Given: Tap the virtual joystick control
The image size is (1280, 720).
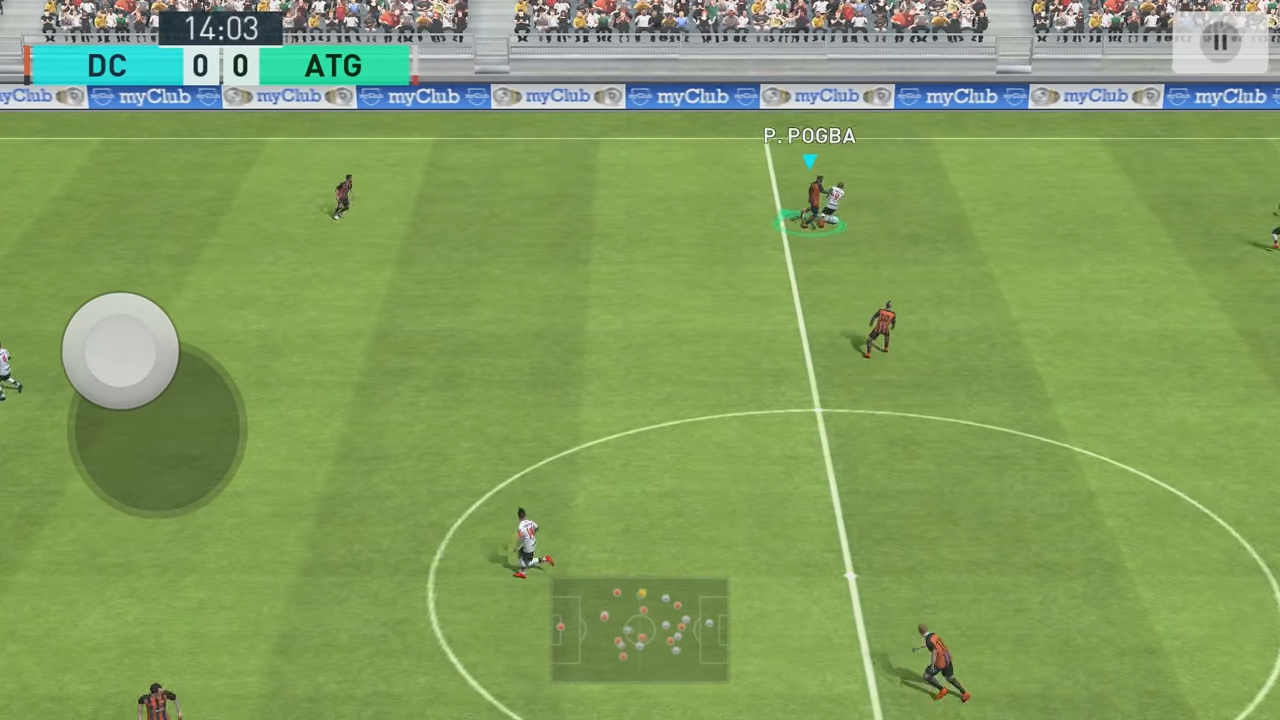Looking at the screenshot, I should pos(120,350).
